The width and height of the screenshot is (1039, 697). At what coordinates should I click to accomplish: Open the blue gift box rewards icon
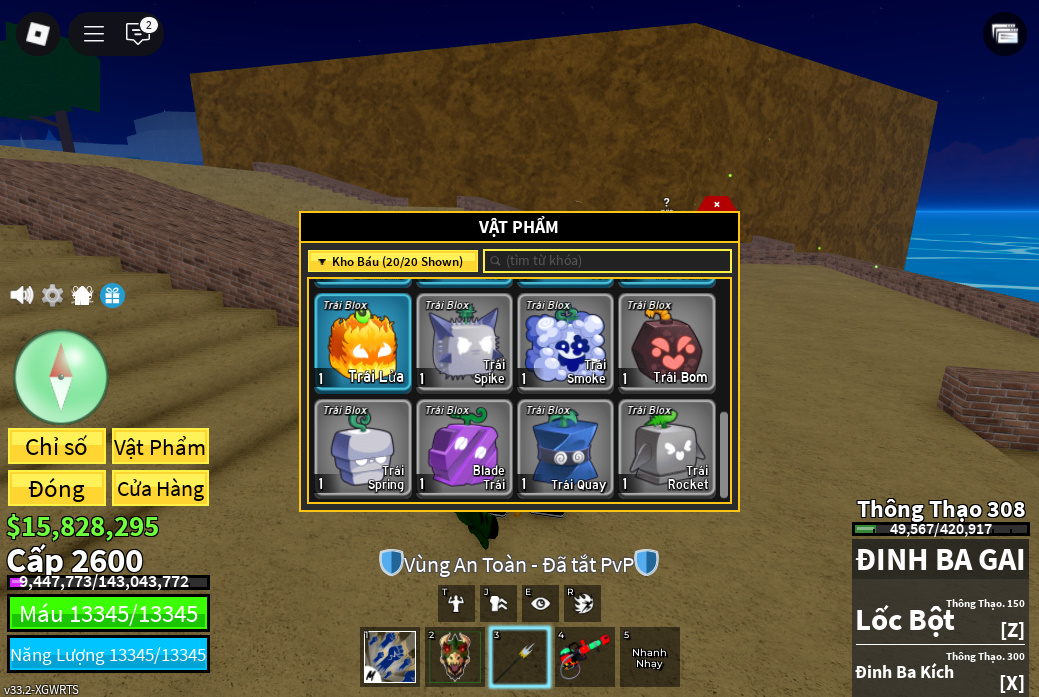point(113,295)
